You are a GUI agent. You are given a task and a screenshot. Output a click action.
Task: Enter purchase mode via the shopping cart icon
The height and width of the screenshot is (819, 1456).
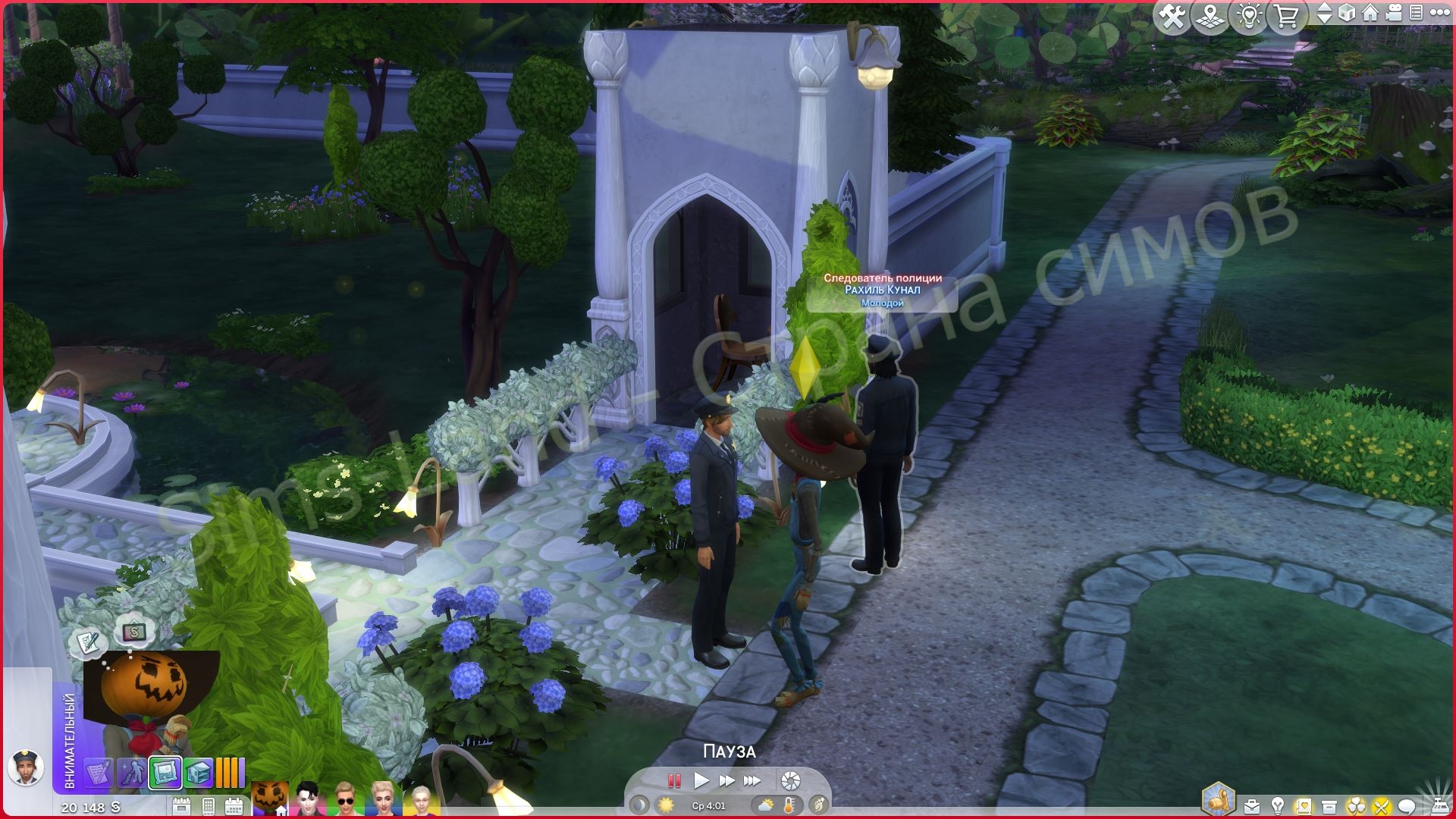tap(1288, 14)
